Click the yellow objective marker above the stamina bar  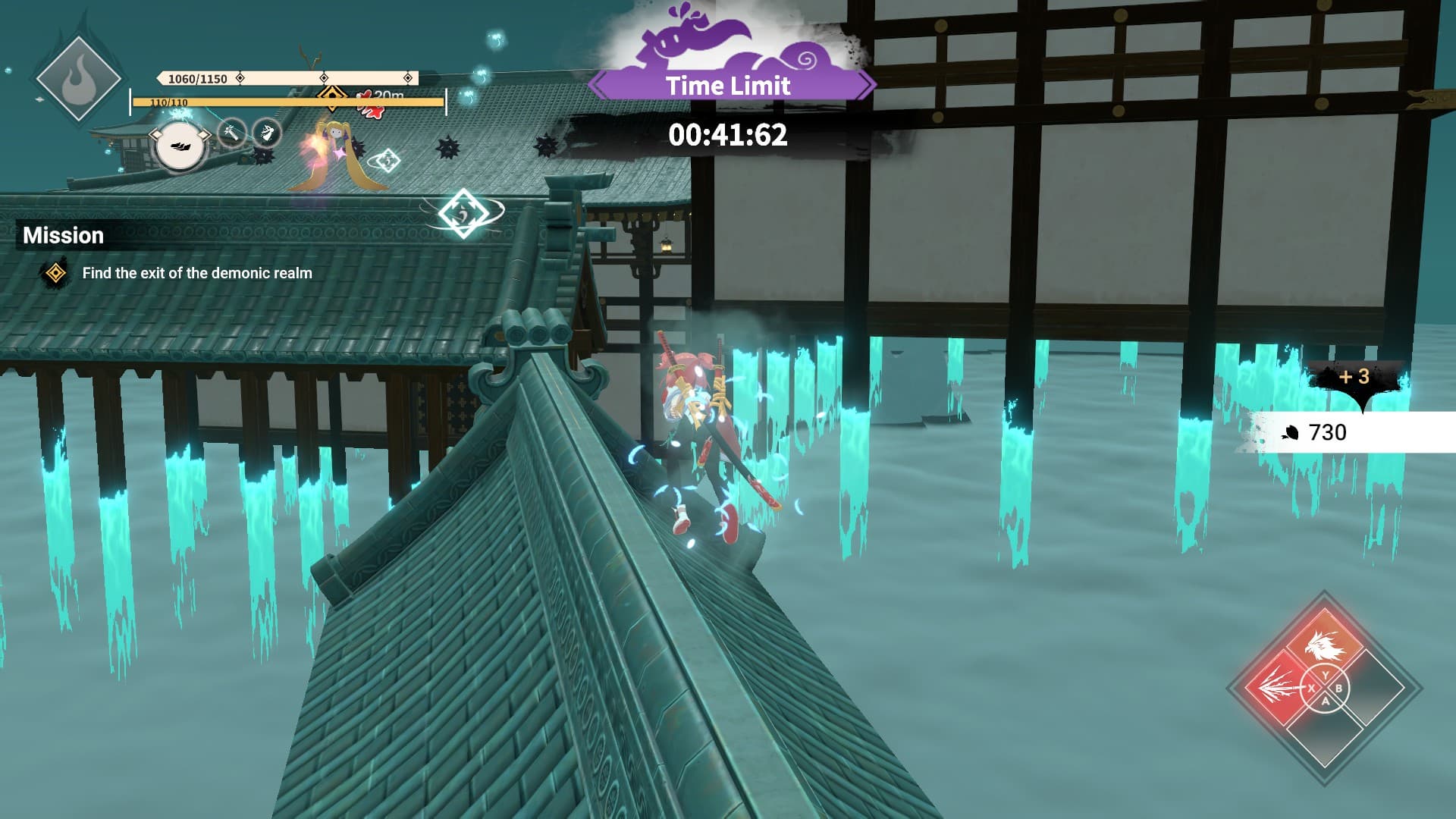point(331,97)
